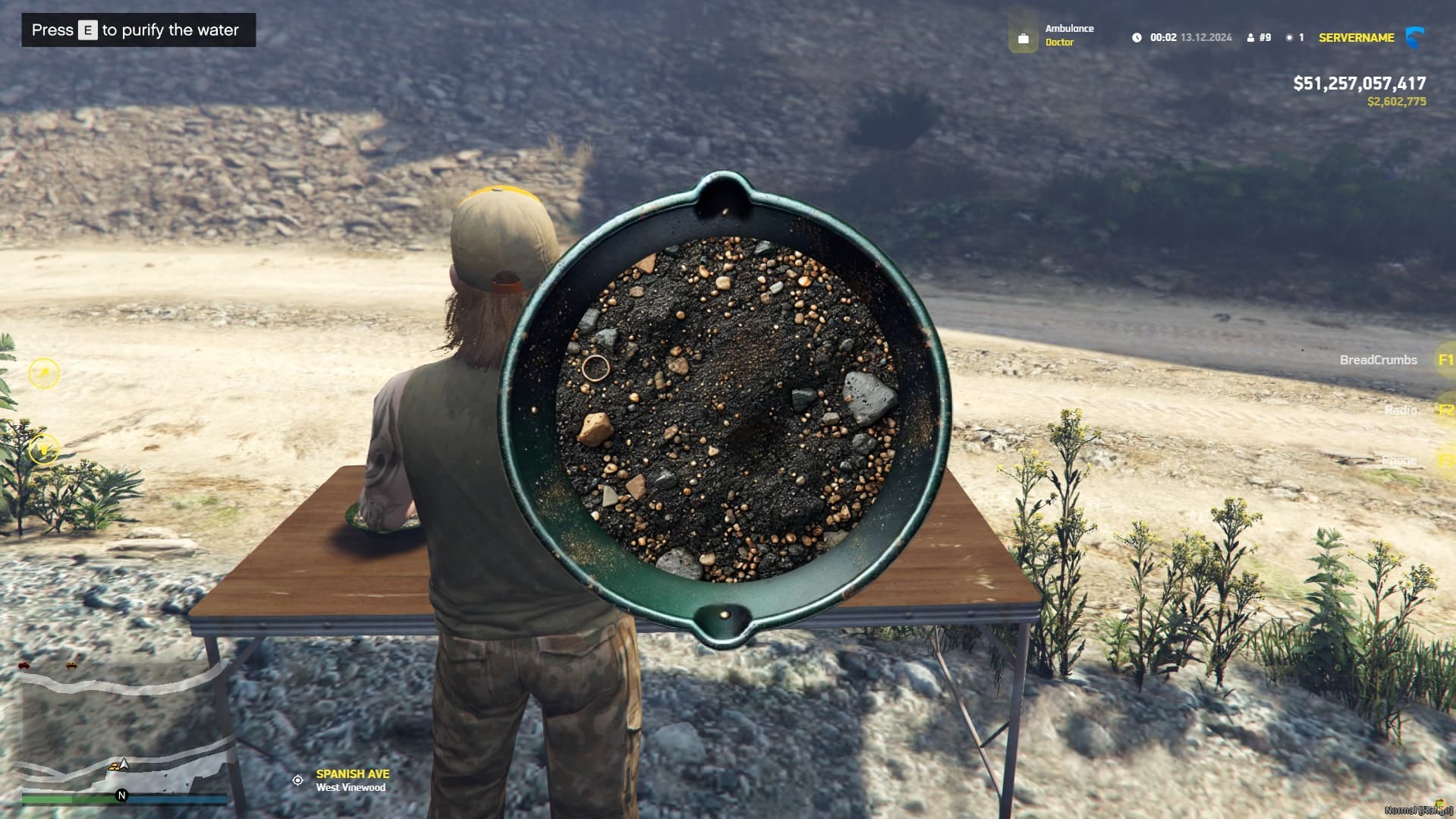
Task: Select the lower yellow circular status icon
Action: pyautogui.click(x=44, y=449)
